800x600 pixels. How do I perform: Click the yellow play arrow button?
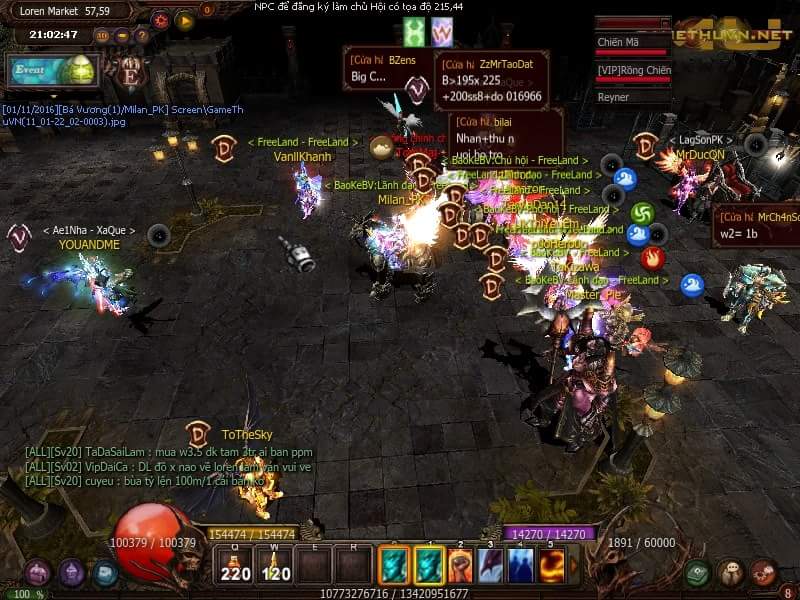pos(184,19)
